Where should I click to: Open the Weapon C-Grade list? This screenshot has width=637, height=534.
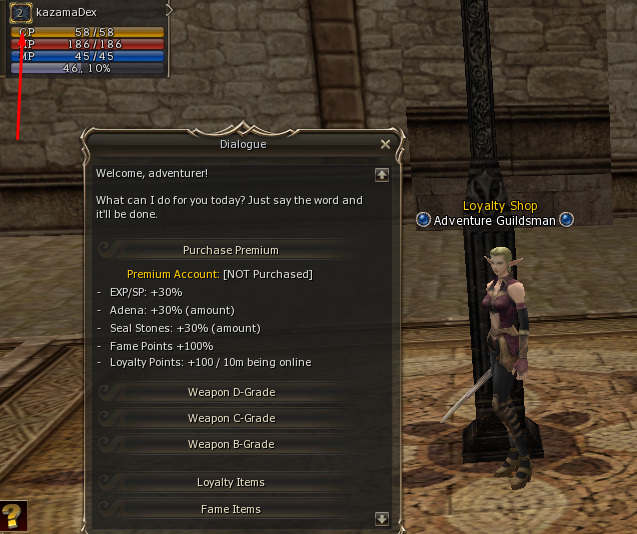pyautogui.click(x=231, y=418)
